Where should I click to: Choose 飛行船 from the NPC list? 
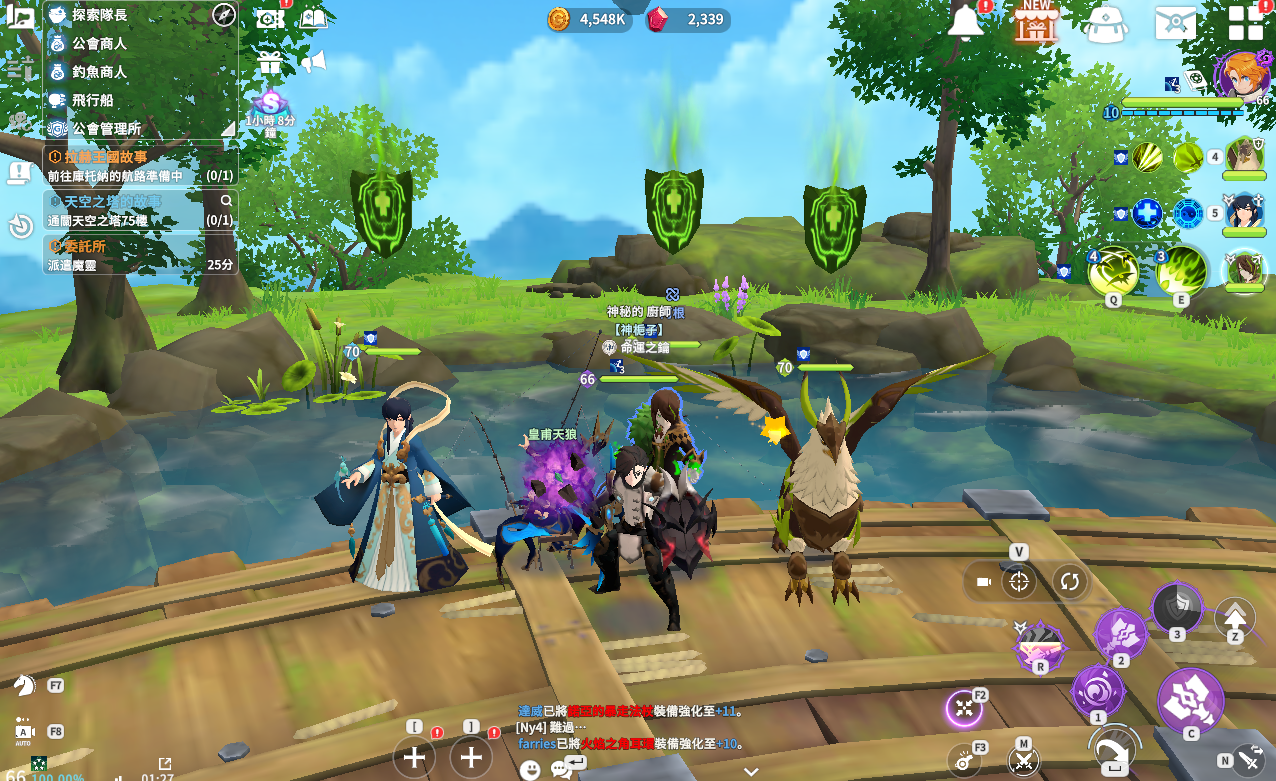coord(92,100)
